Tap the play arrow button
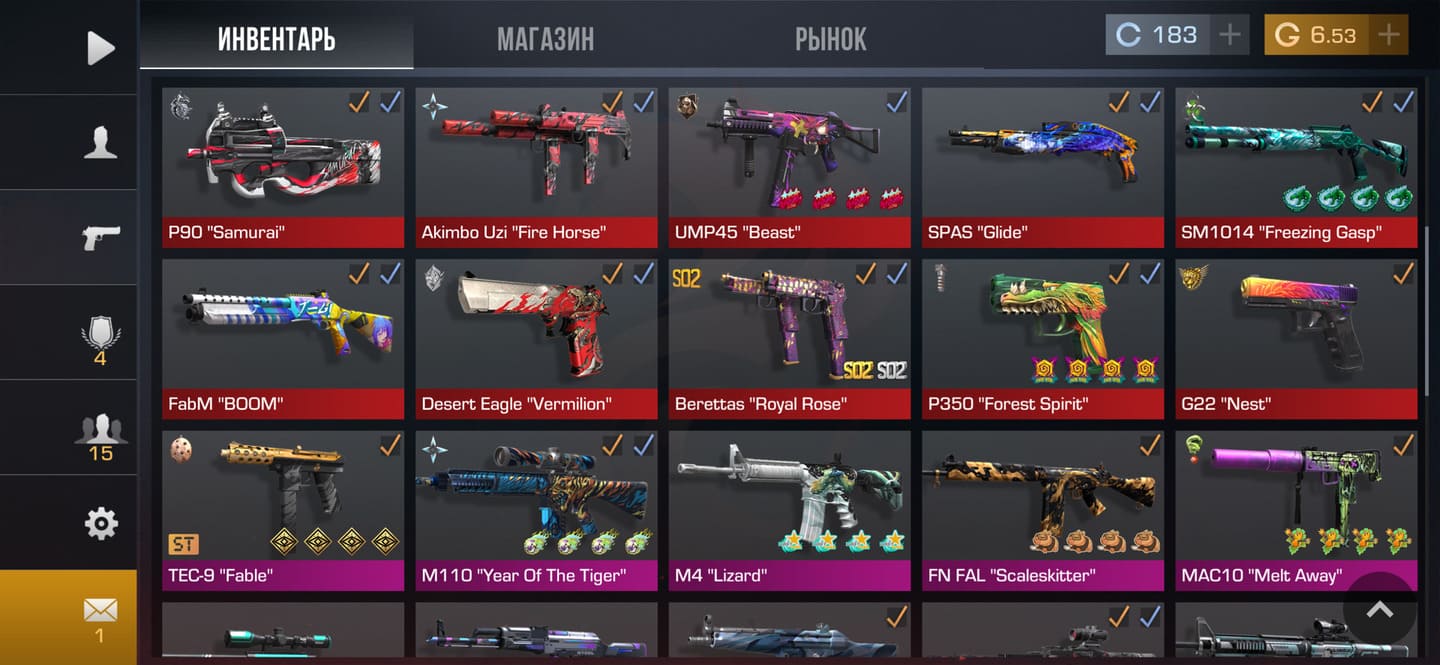 click(100, 47)
